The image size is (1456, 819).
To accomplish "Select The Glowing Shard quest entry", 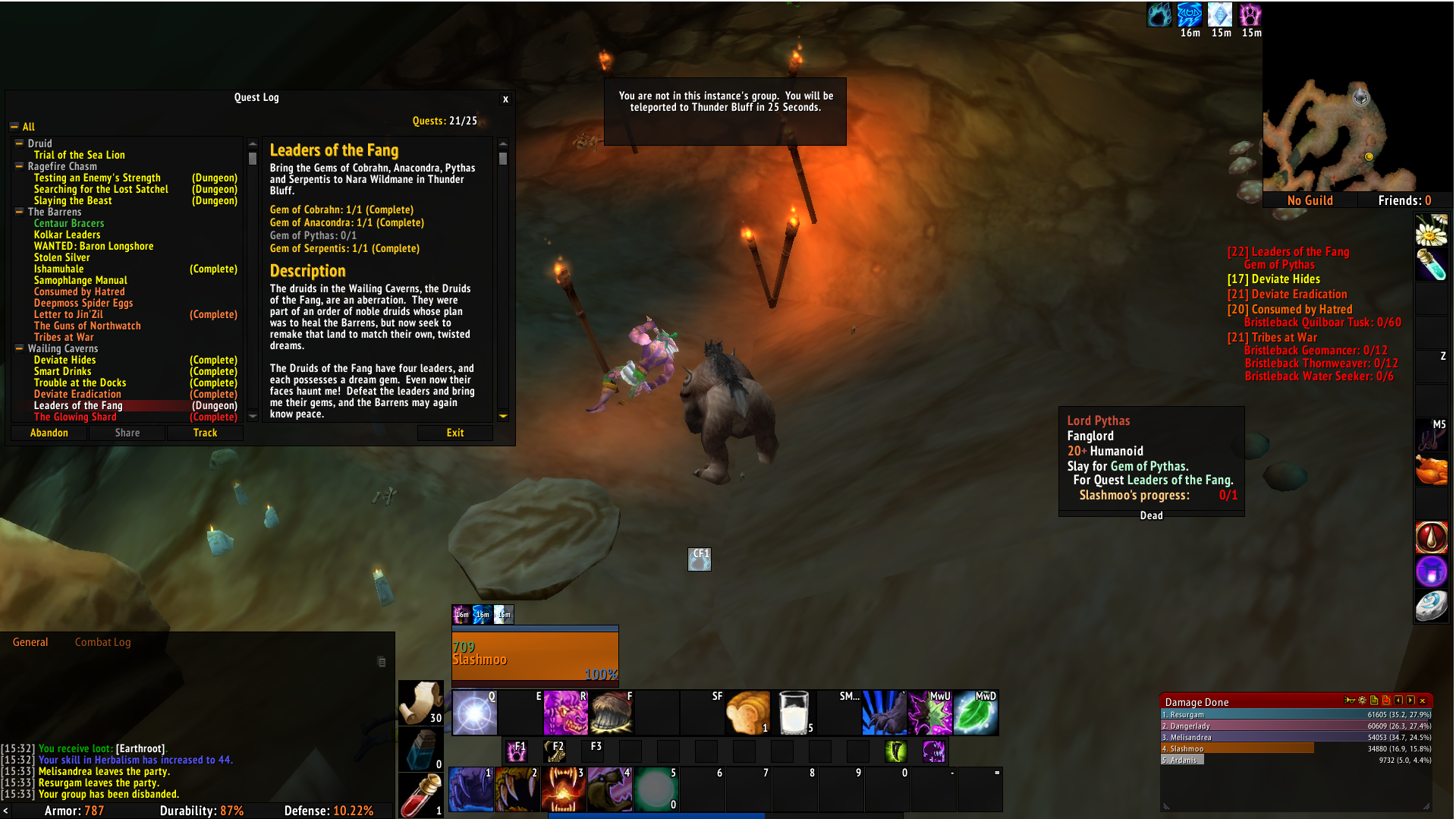I will 75,417.
